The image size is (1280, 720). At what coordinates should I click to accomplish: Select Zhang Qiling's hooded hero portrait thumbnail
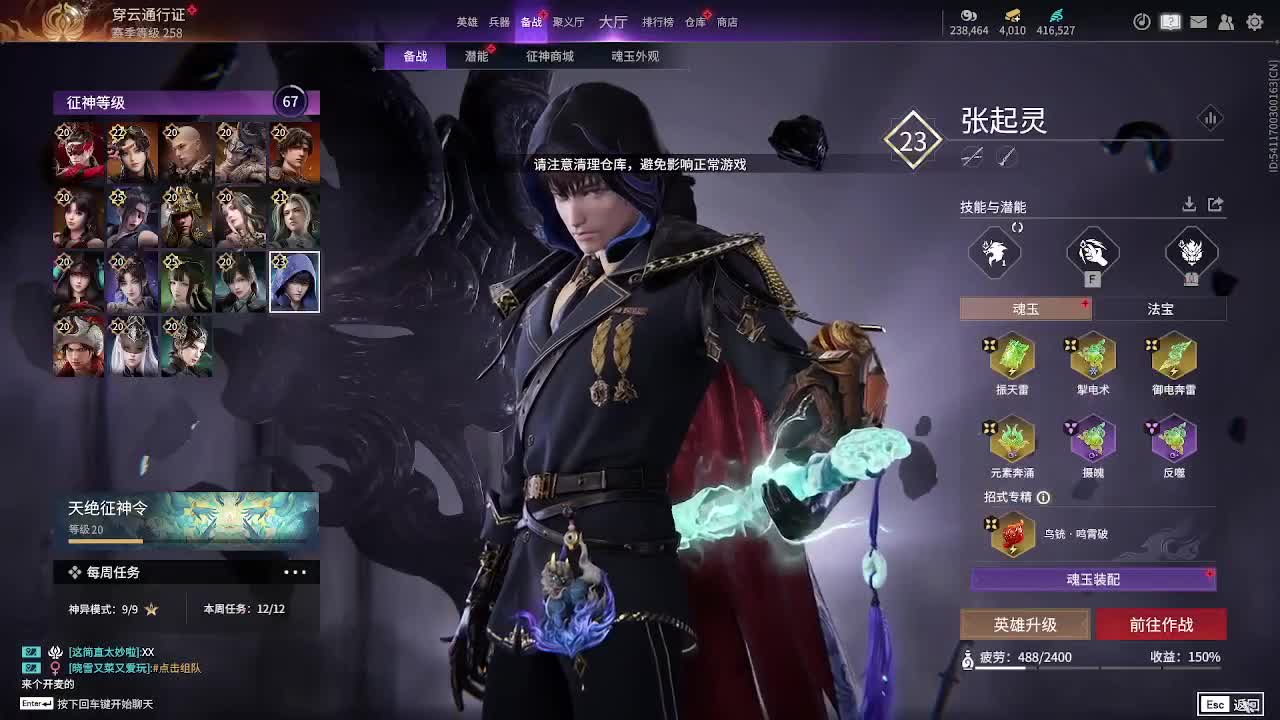(x=294, y=281)
